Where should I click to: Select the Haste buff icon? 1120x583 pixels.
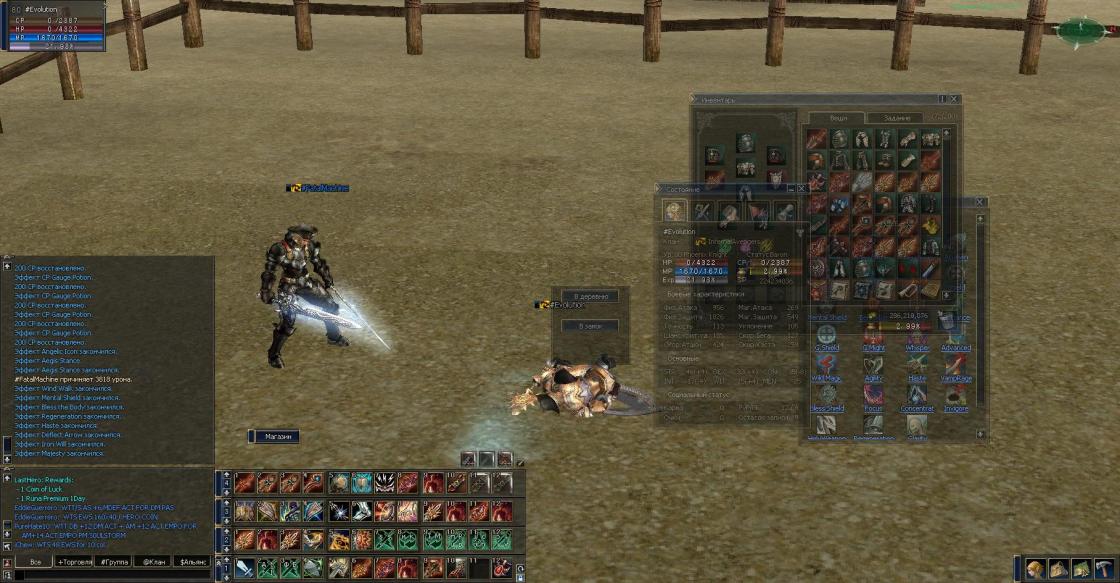(x=917, y=365)
